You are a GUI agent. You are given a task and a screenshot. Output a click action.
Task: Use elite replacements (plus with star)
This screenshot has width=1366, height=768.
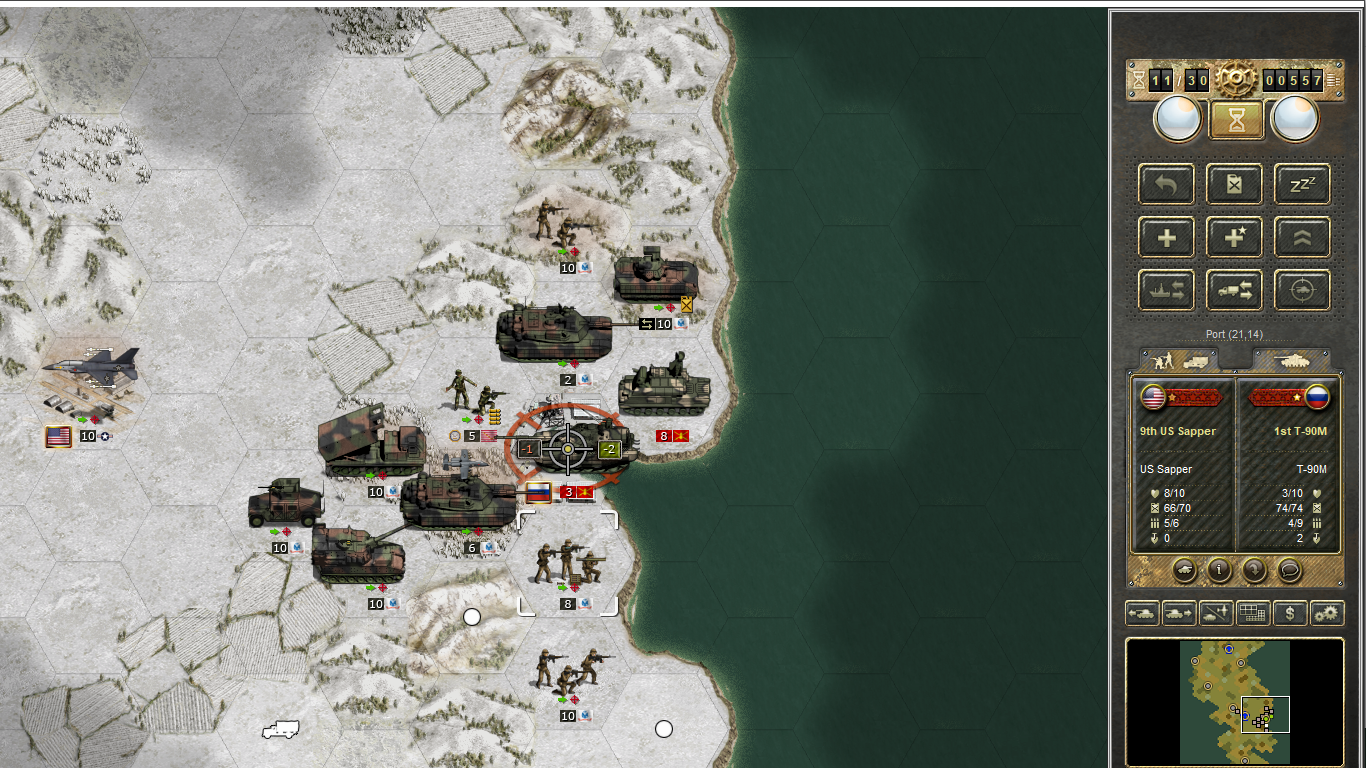tap(1234, 238)
